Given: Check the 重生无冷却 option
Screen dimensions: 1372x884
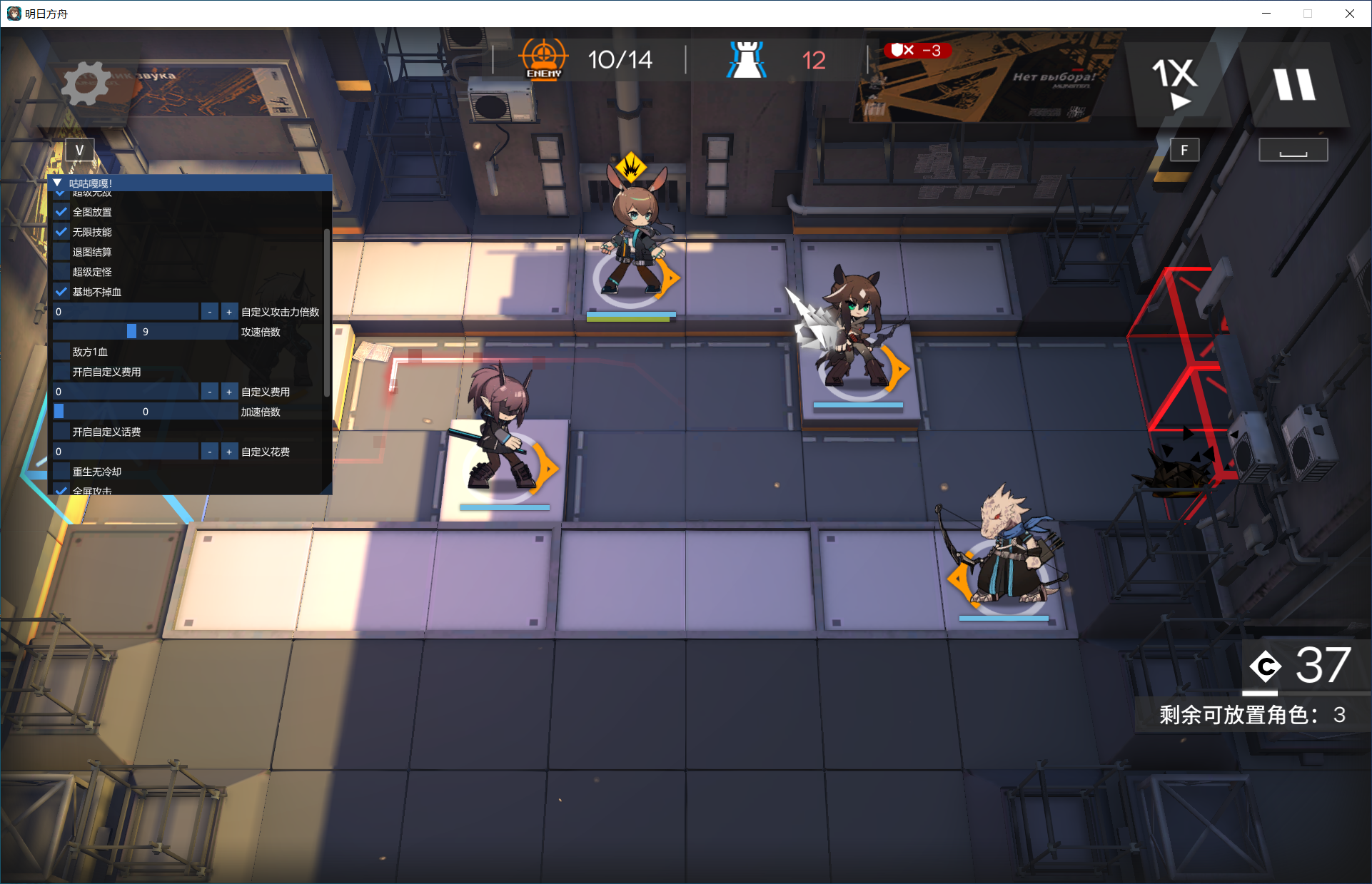Looking at the screenshot, I should click(62, 472).
